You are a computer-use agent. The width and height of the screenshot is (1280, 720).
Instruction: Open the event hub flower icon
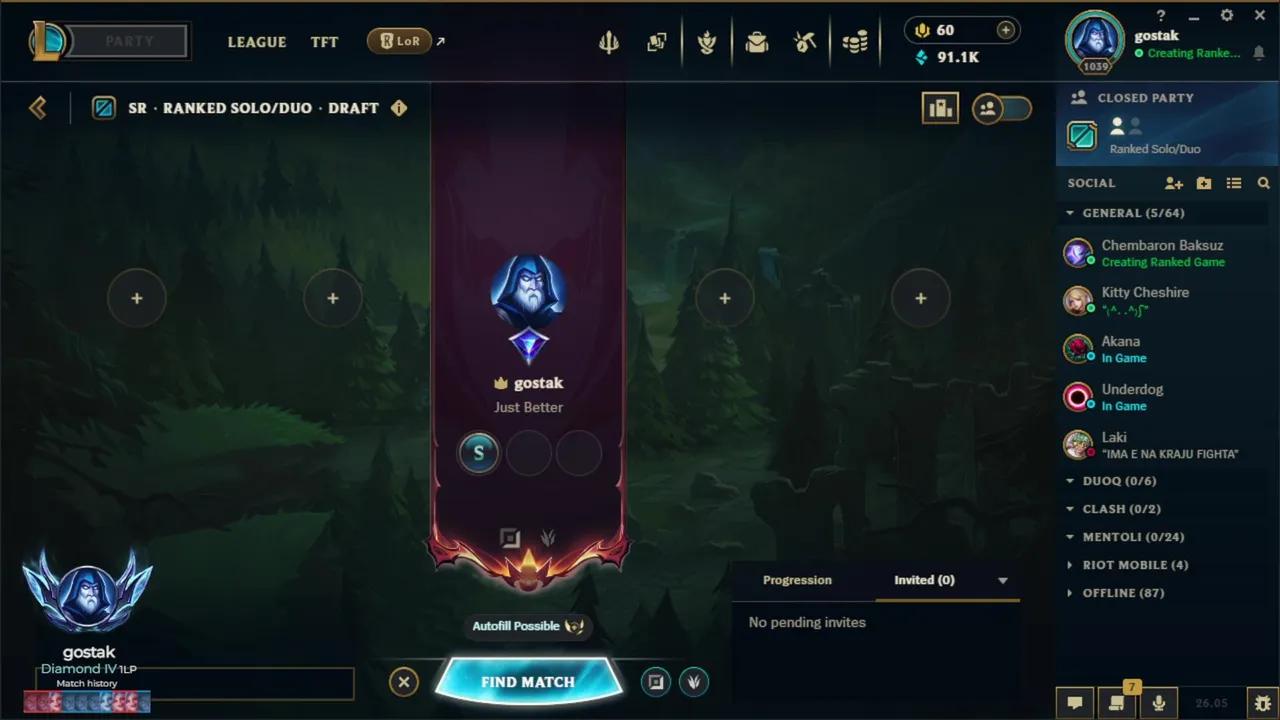(x=707, y=41)
